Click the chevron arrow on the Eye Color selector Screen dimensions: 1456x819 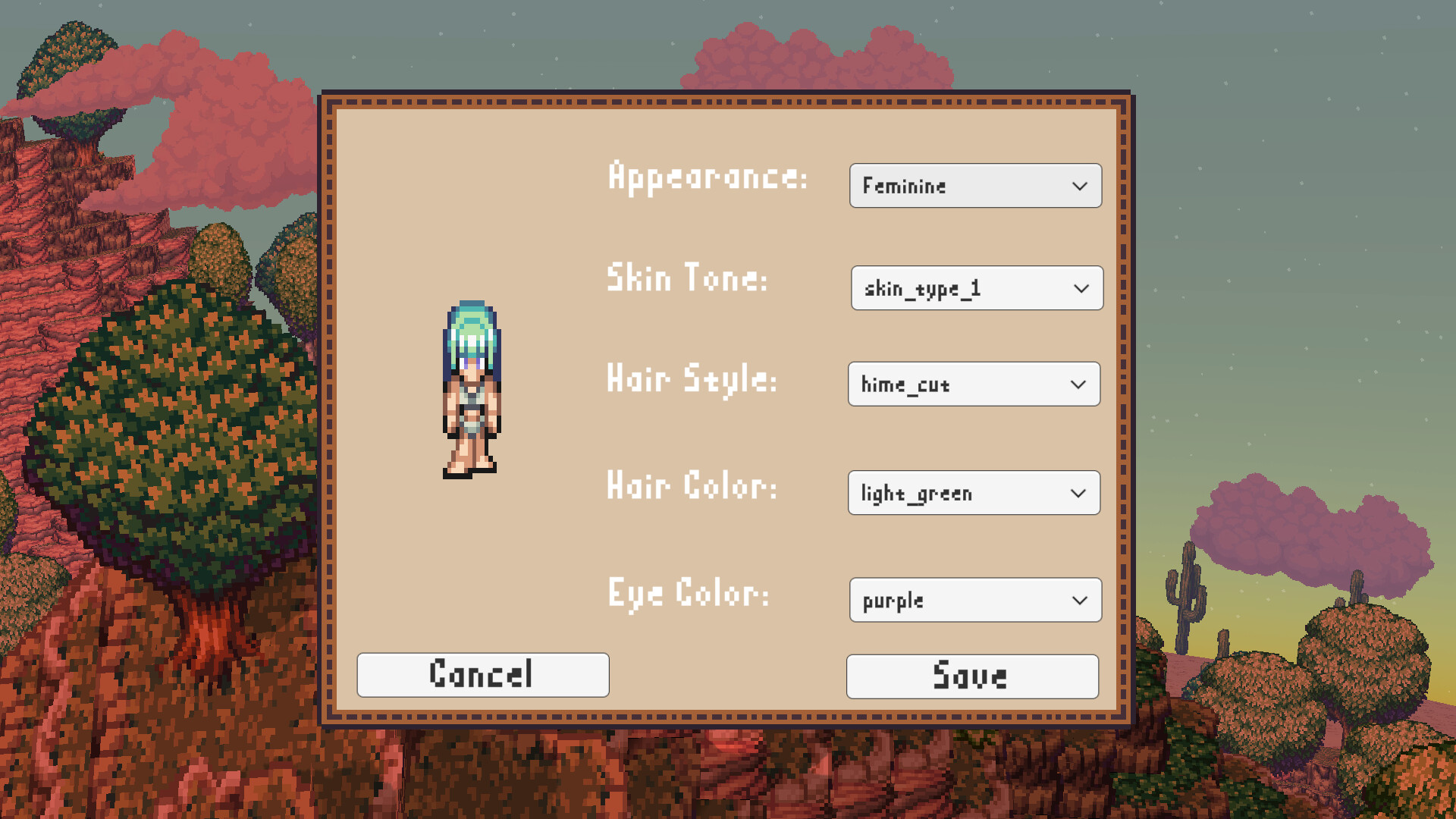coord(1080,600)
